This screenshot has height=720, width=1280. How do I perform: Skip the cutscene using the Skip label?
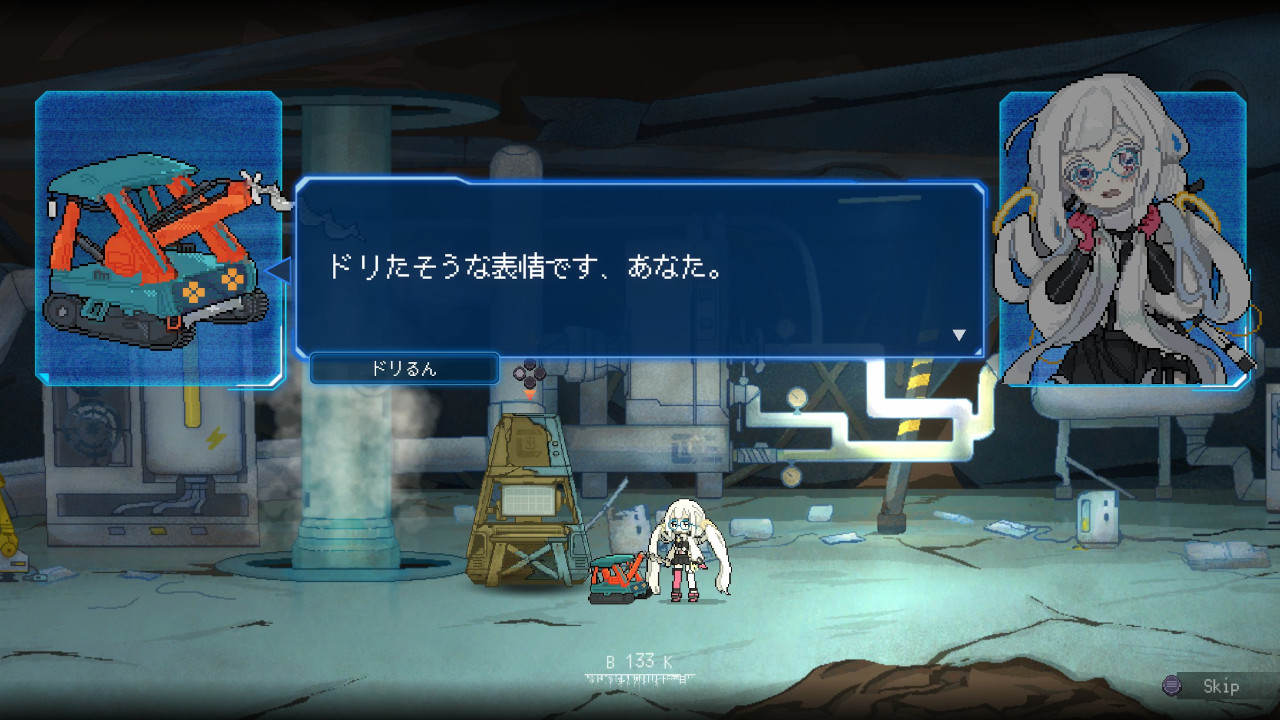point(1220,686)
